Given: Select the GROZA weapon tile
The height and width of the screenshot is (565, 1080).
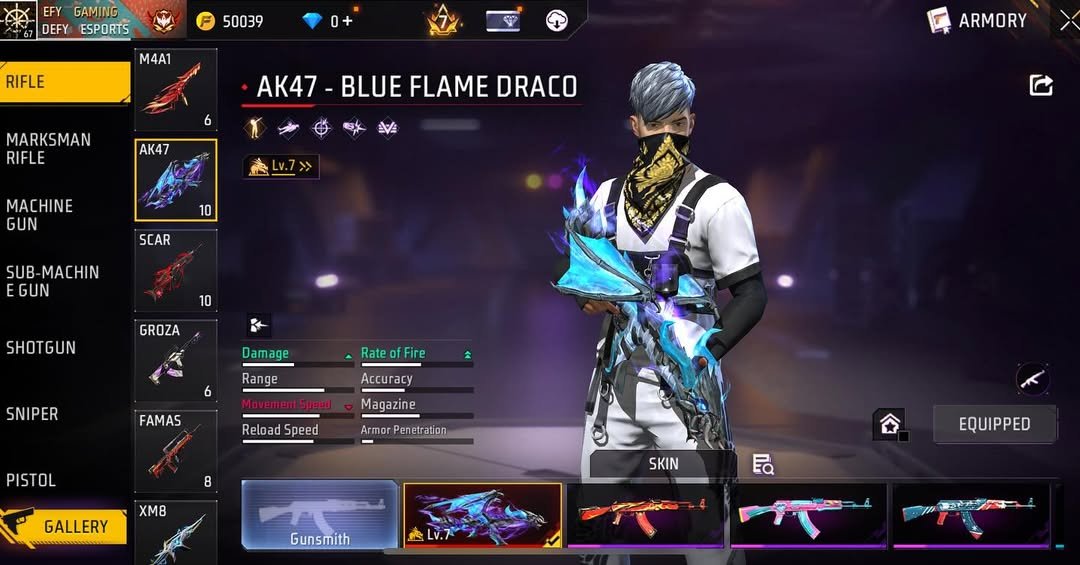Looking at the screenshot, I should 176,360.
